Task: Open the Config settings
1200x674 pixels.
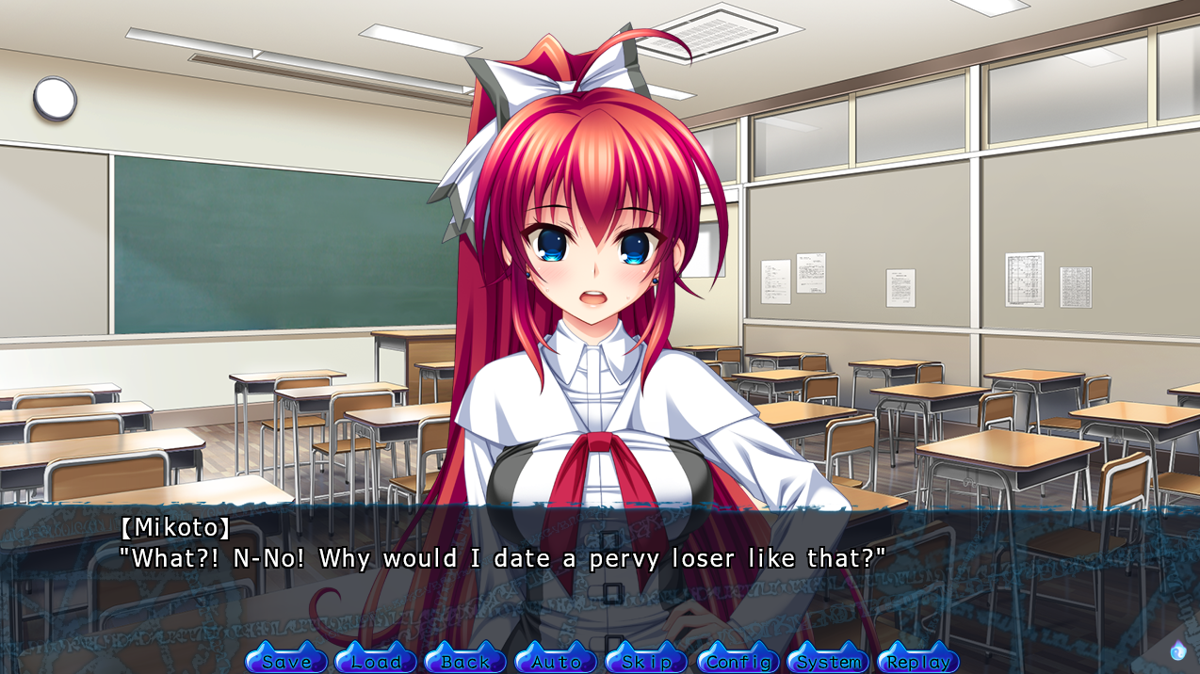Action: [737, 661]
